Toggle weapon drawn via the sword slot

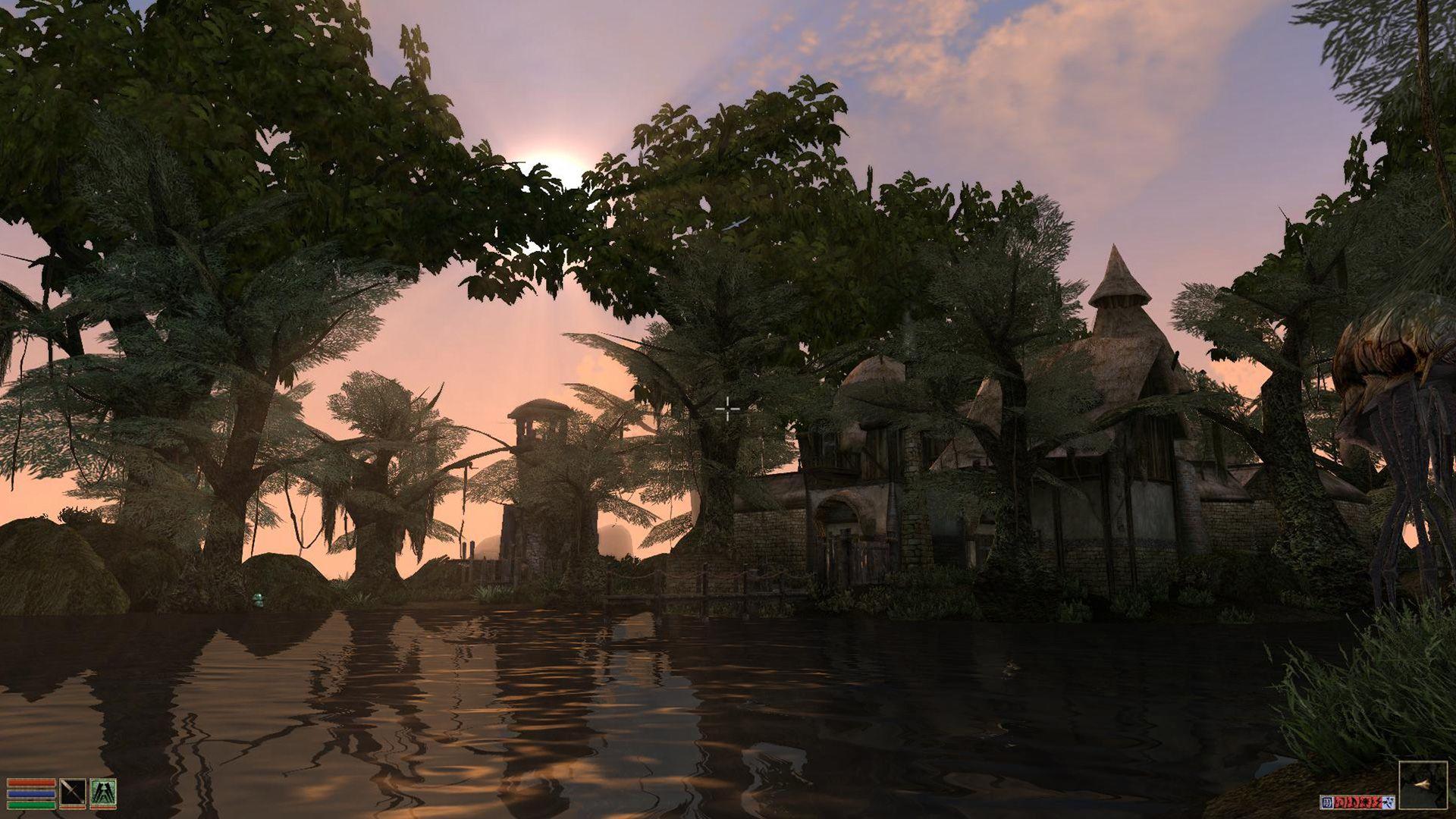point(71,791)
